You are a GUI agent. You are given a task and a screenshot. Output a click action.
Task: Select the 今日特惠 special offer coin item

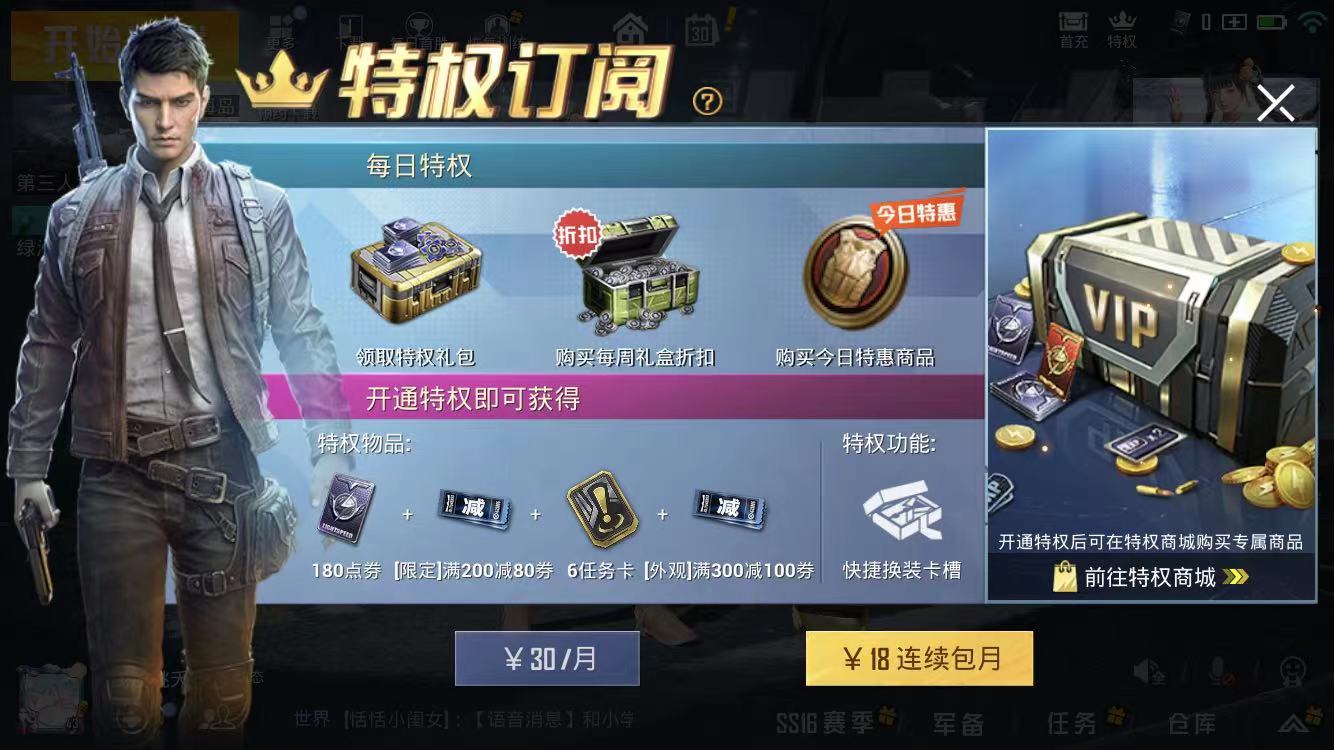[855, 275]
